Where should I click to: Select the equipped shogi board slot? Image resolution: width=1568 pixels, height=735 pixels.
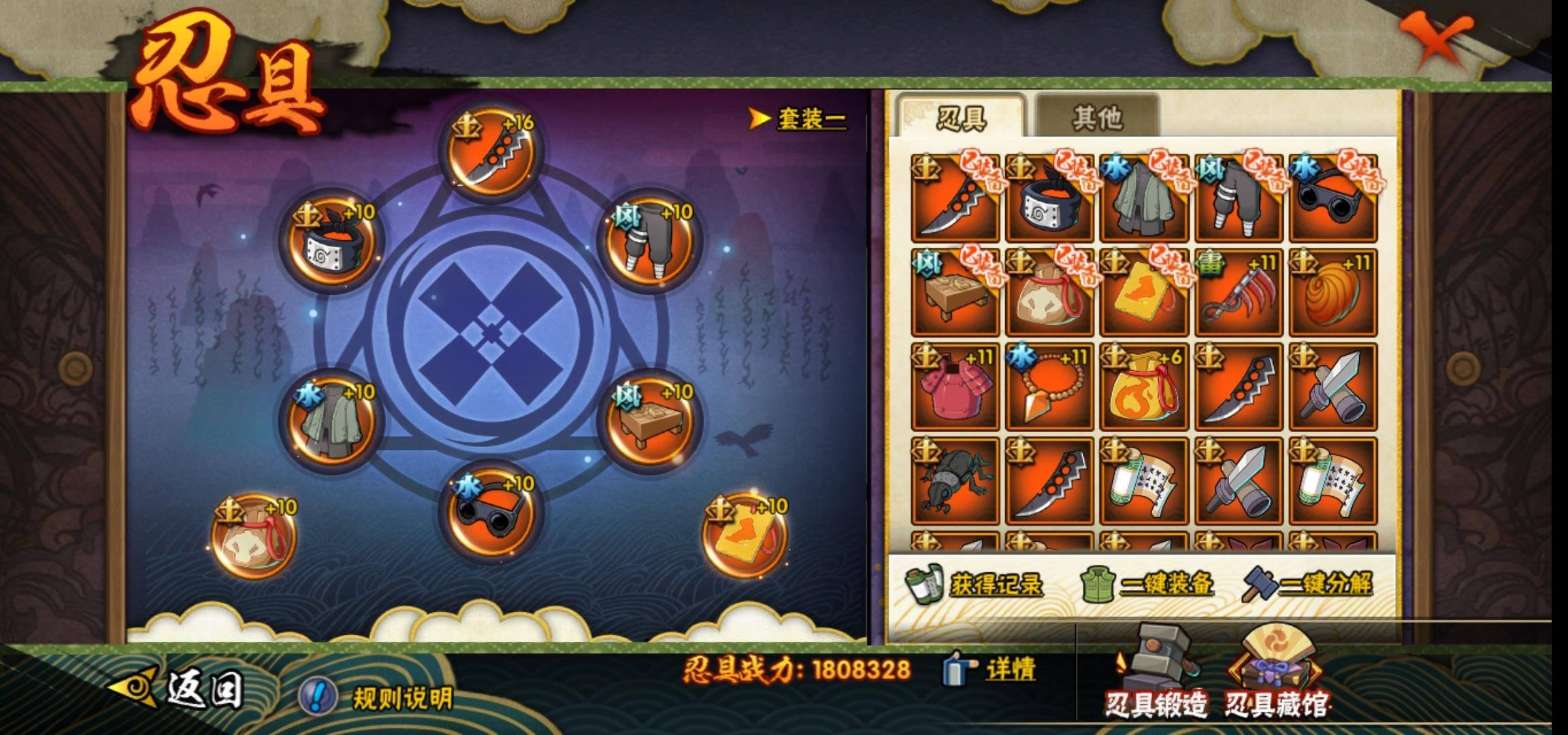click(649, 420)
